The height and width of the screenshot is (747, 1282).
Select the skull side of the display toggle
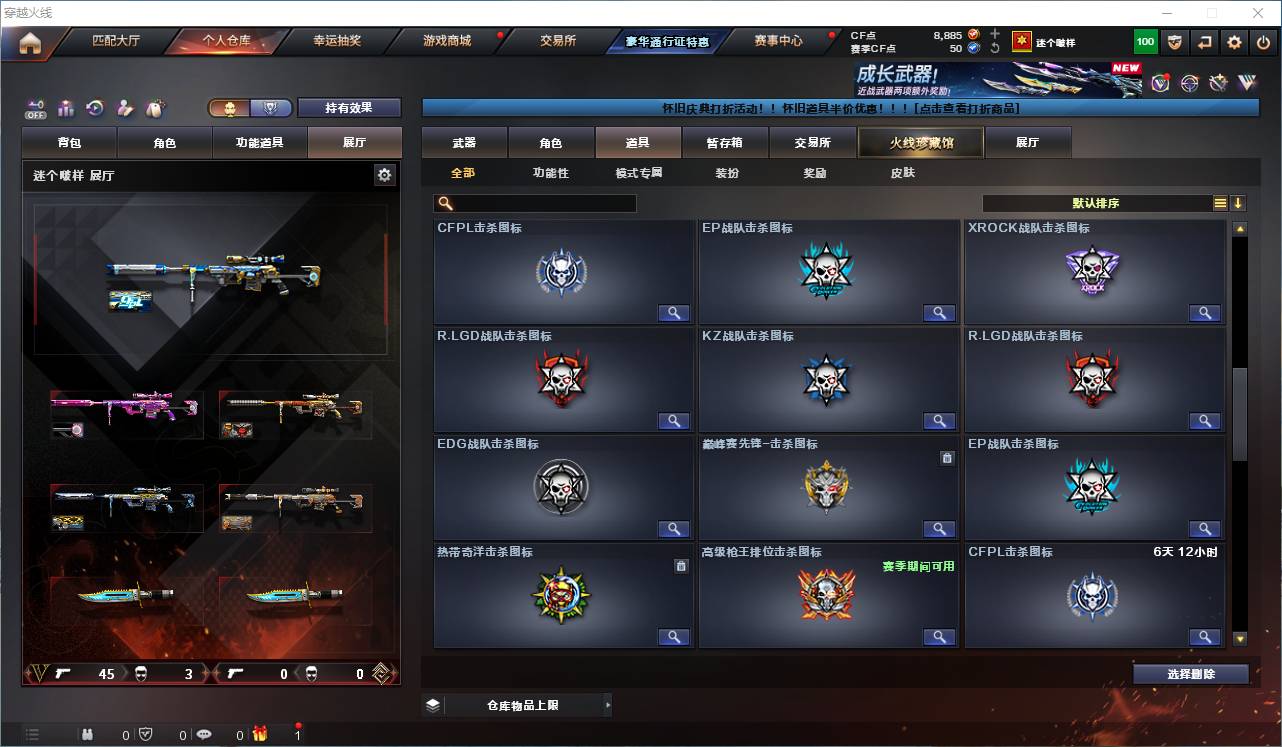pyautogui.click(x=232, y=107)
